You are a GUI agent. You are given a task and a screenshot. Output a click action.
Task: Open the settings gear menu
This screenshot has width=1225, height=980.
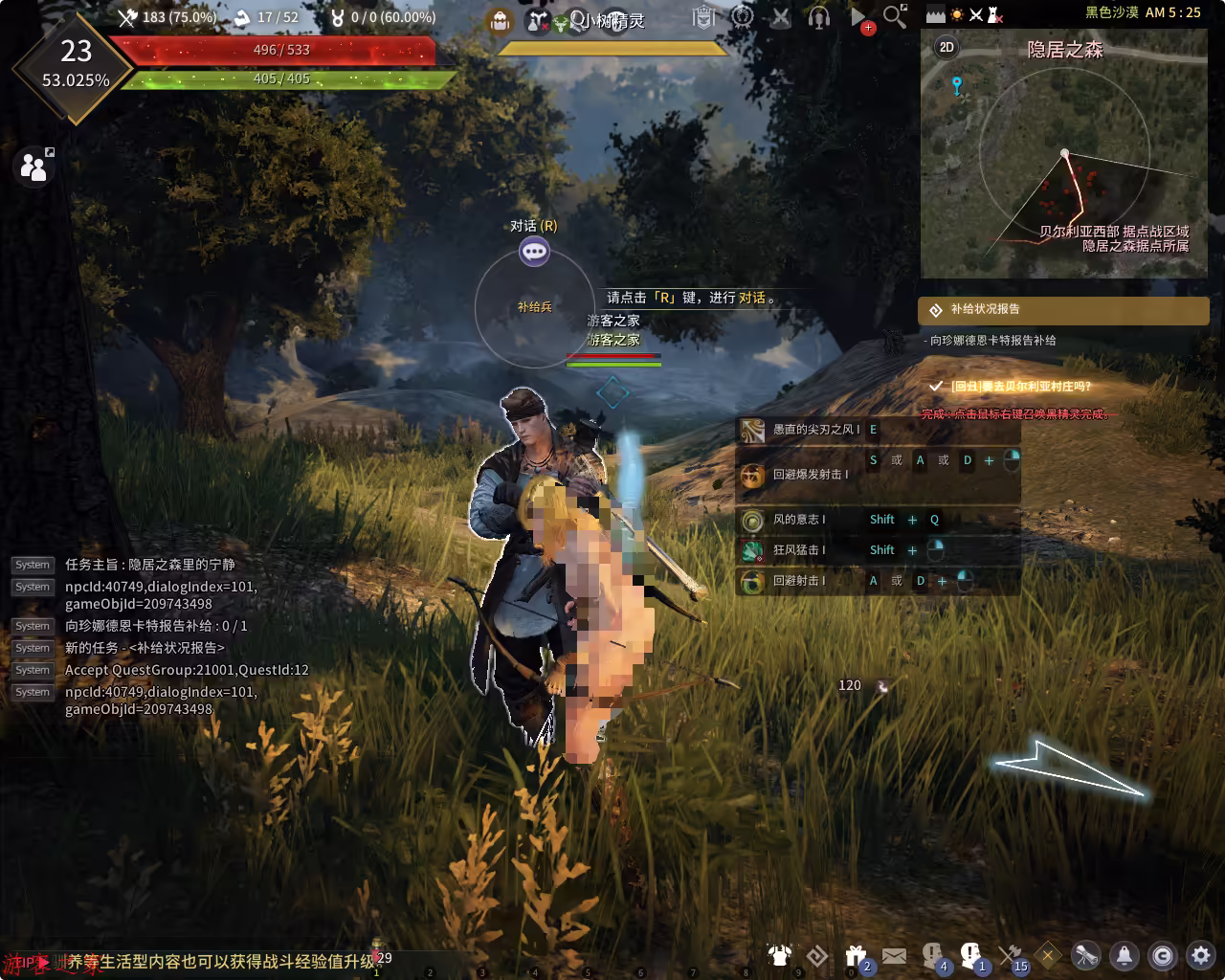click(x=1200, y=954)
